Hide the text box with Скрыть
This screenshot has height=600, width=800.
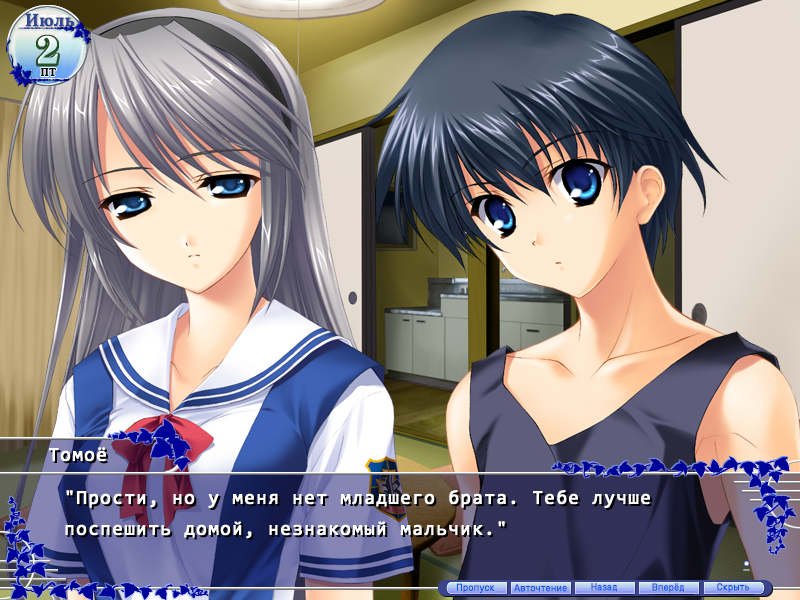(x=733, y=588)
